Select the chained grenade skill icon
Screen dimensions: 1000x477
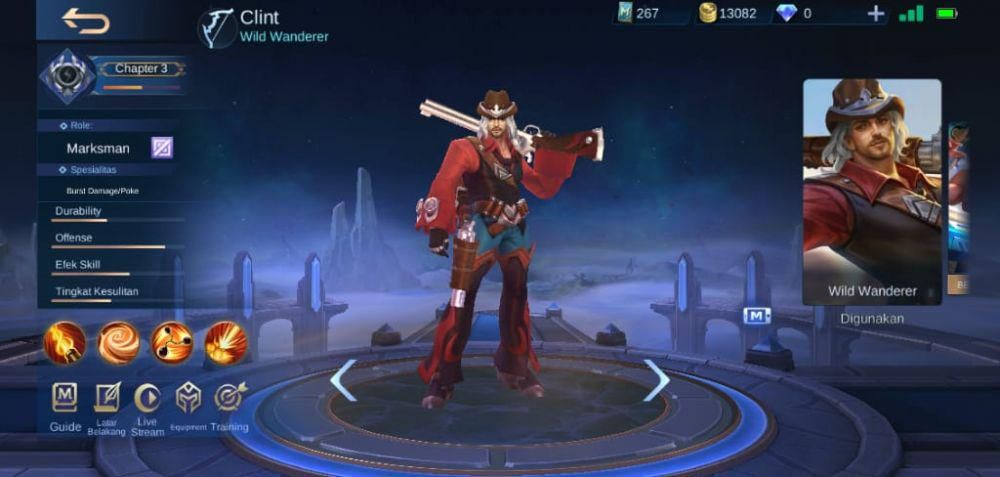(x=172, y=343)
